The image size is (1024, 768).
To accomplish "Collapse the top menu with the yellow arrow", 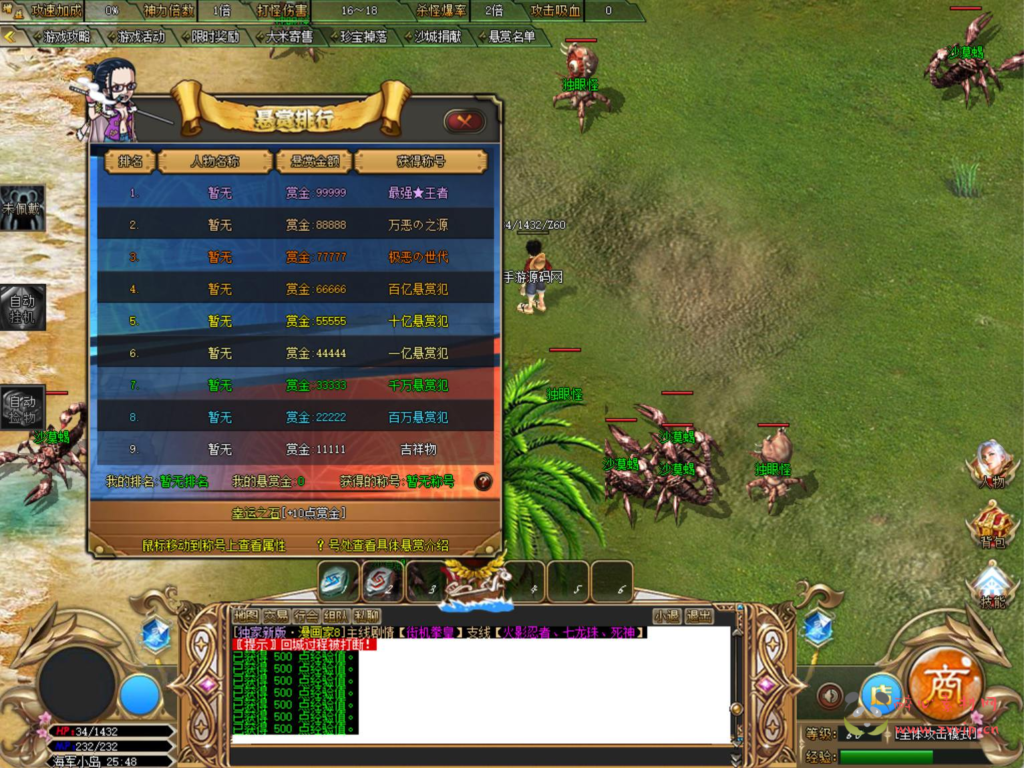I will (x=10, y=36).
